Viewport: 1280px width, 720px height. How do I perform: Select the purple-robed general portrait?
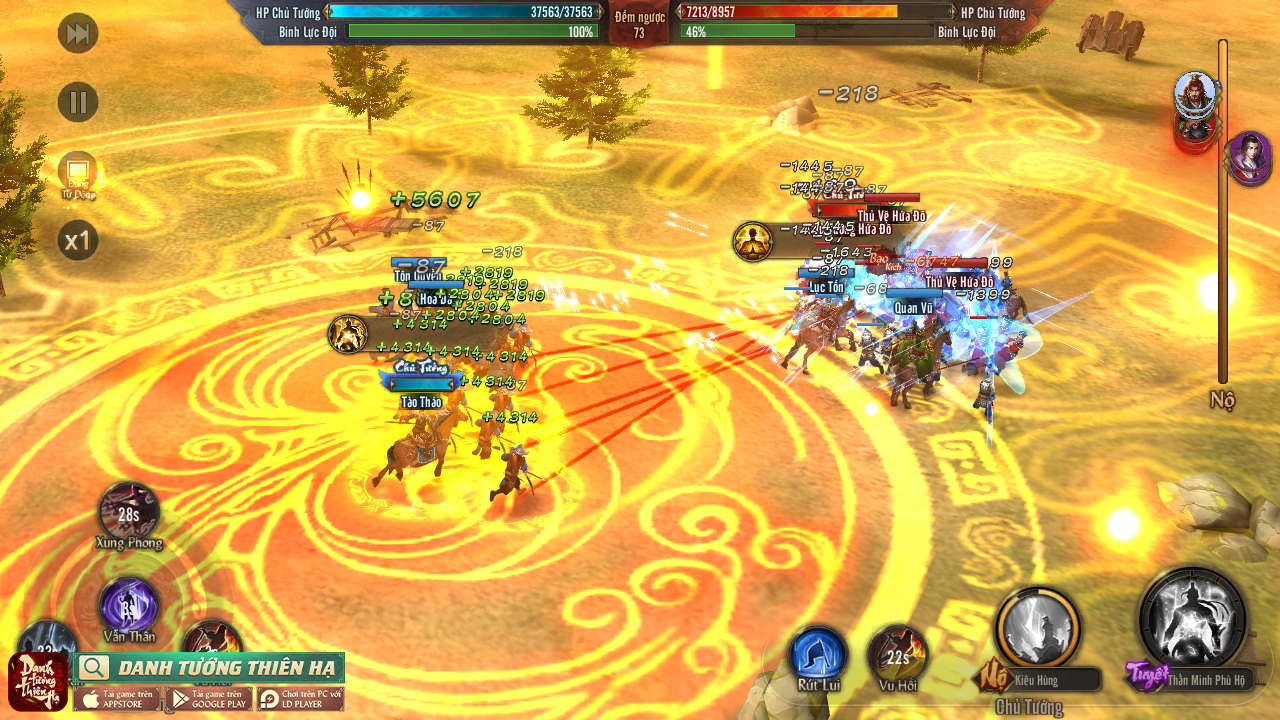click(1248, 157)
